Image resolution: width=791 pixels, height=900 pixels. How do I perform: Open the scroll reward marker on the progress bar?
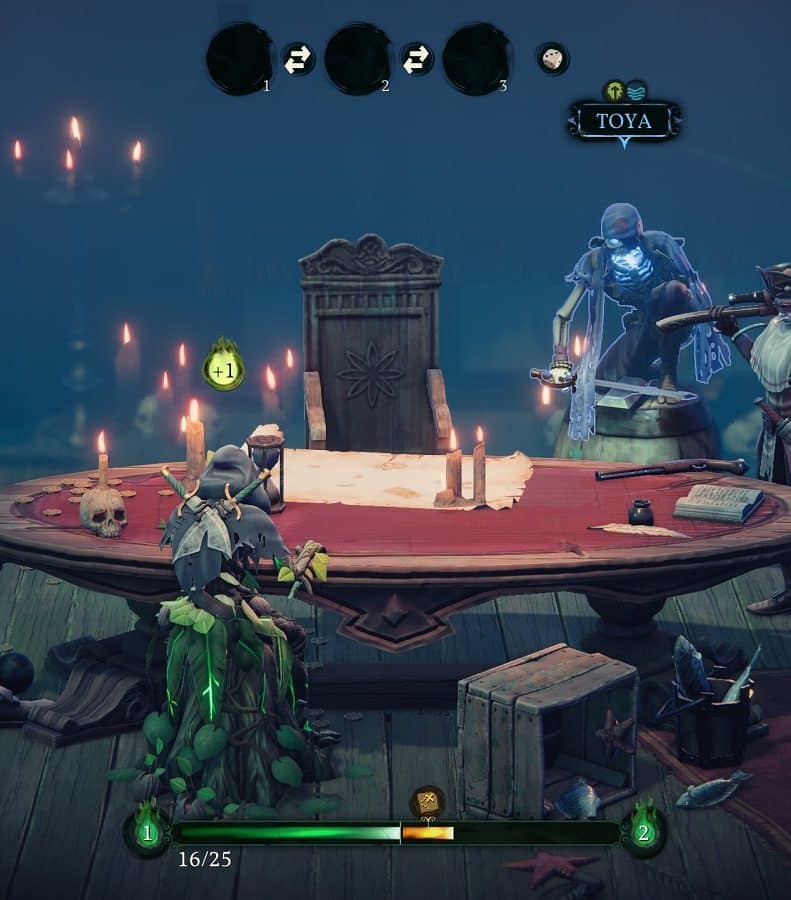(x=427, y=802)
